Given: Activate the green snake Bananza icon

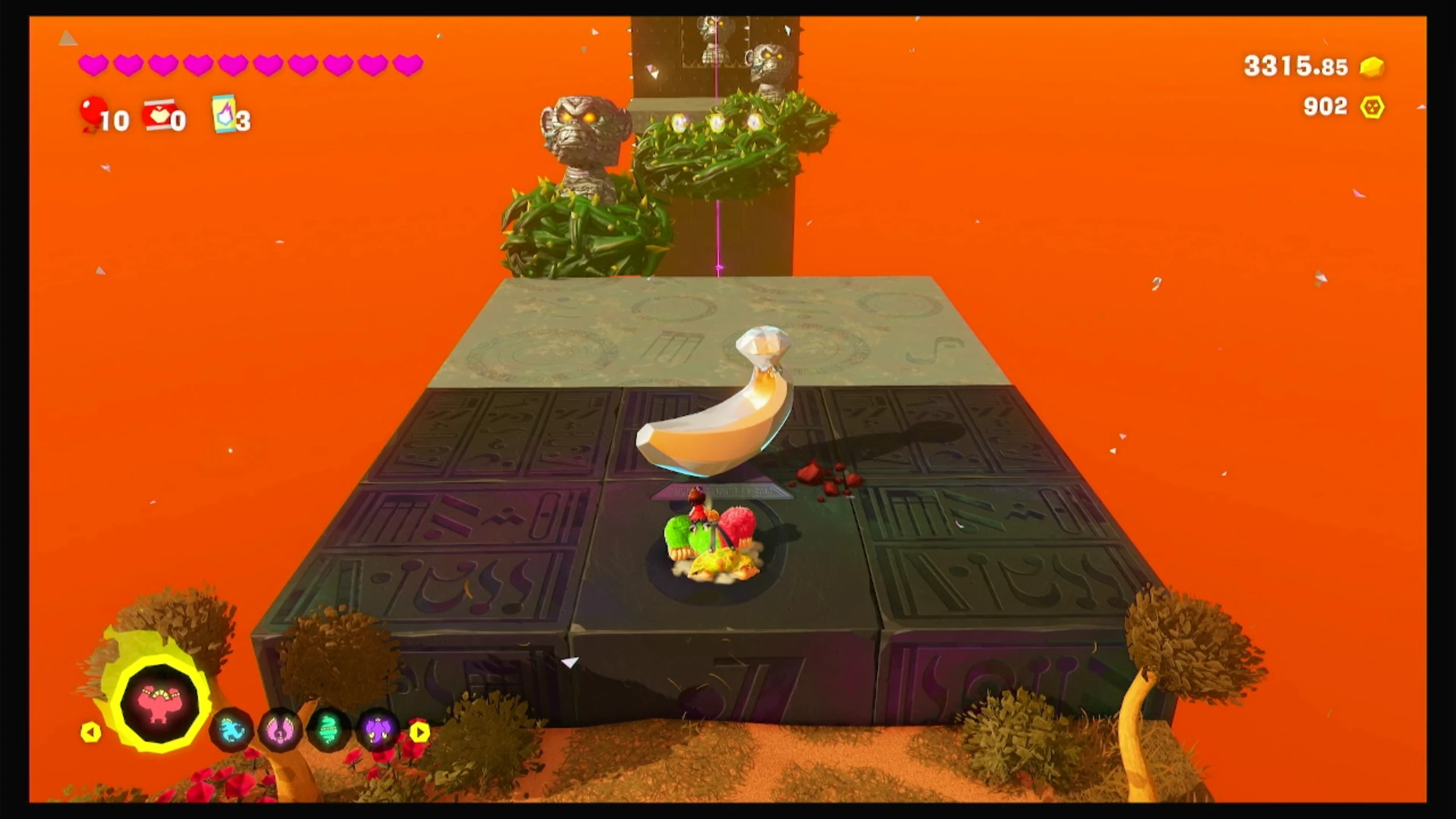Looking at the screenshot, I should tap(328, 730).
